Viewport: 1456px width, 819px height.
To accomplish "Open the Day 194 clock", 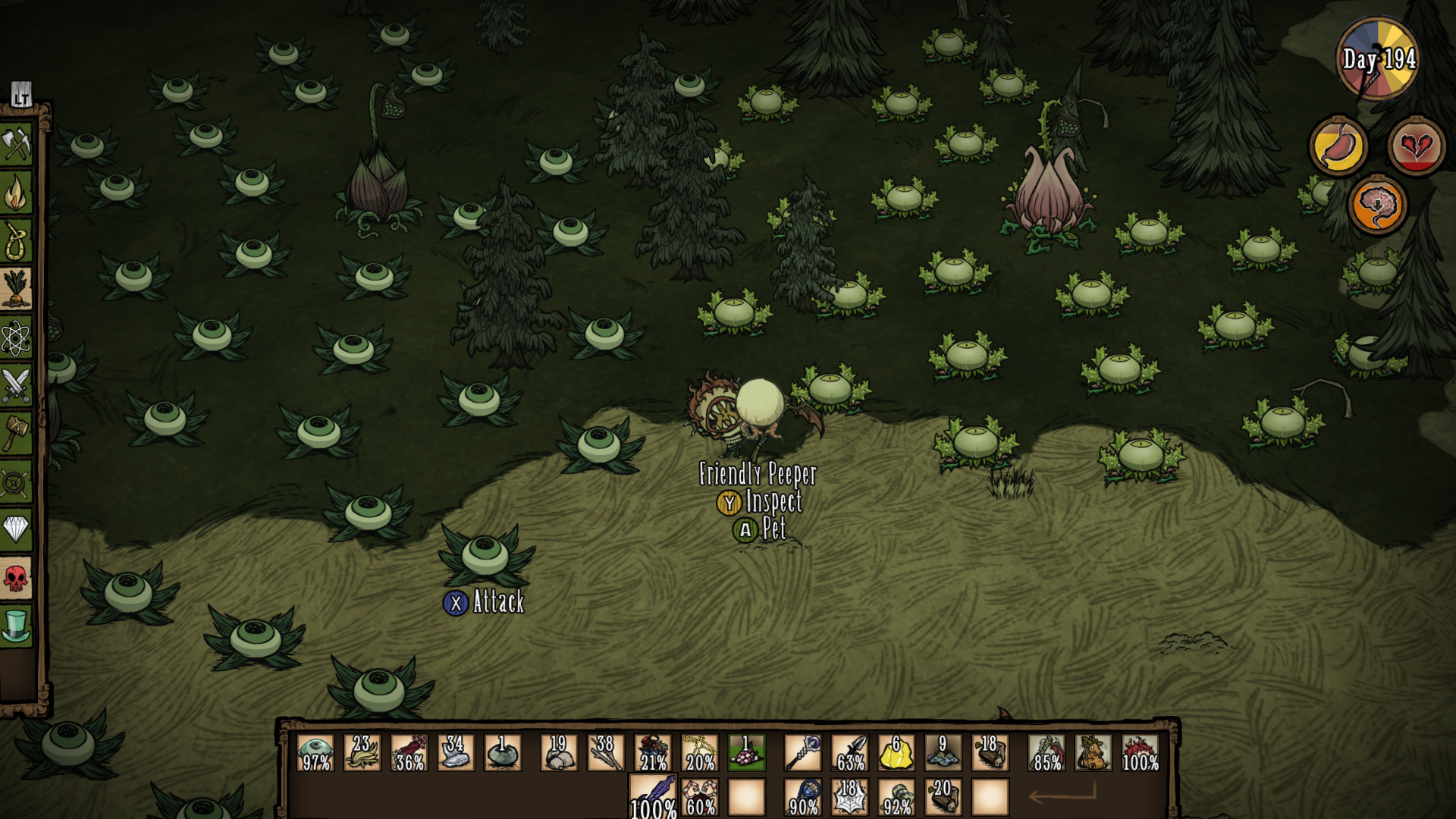I will pos(1378,59).
